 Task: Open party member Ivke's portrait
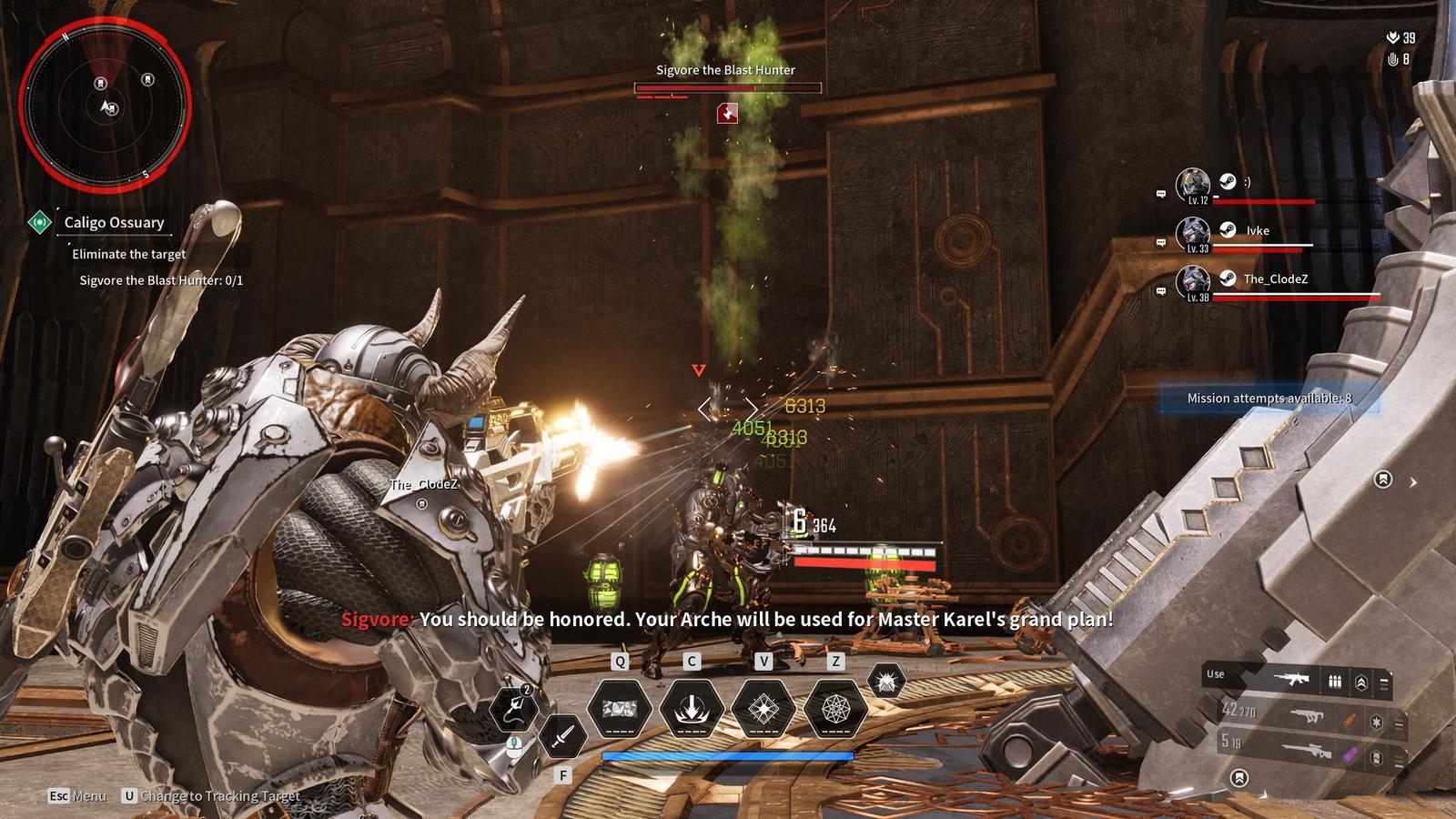click(x=1192, y=234)
